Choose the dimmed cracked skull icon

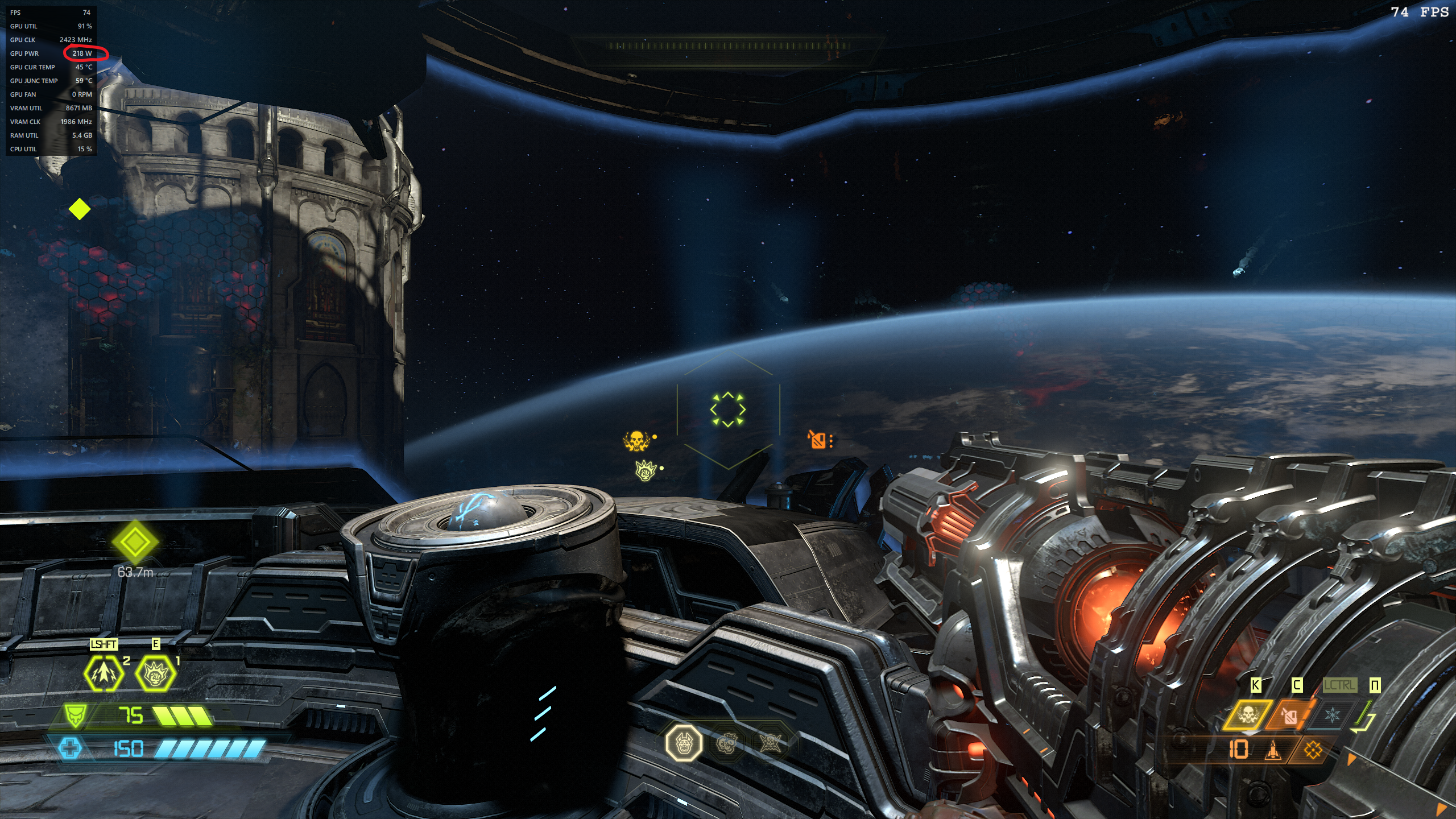727,742
